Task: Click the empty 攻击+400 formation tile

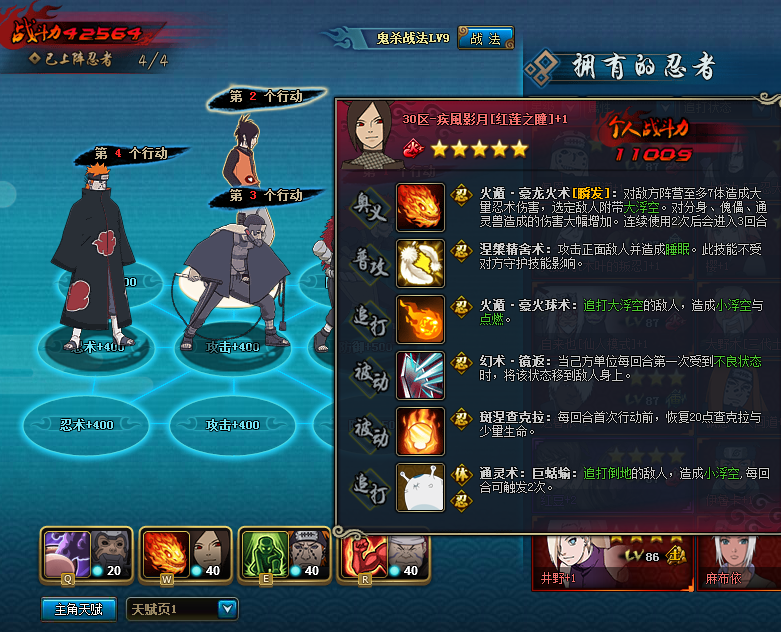Action: 233,424
